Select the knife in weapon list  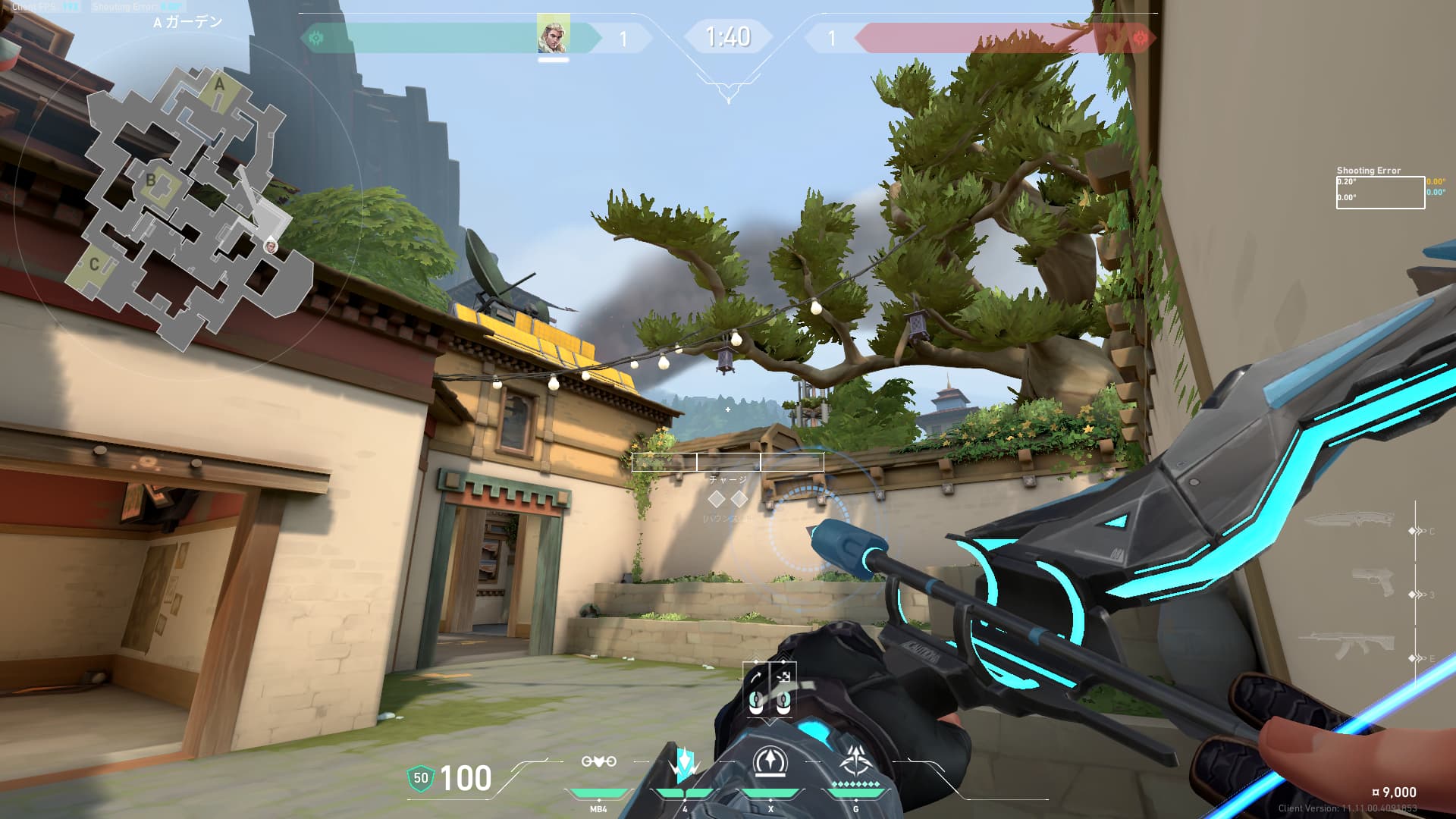click(1349, 521)
